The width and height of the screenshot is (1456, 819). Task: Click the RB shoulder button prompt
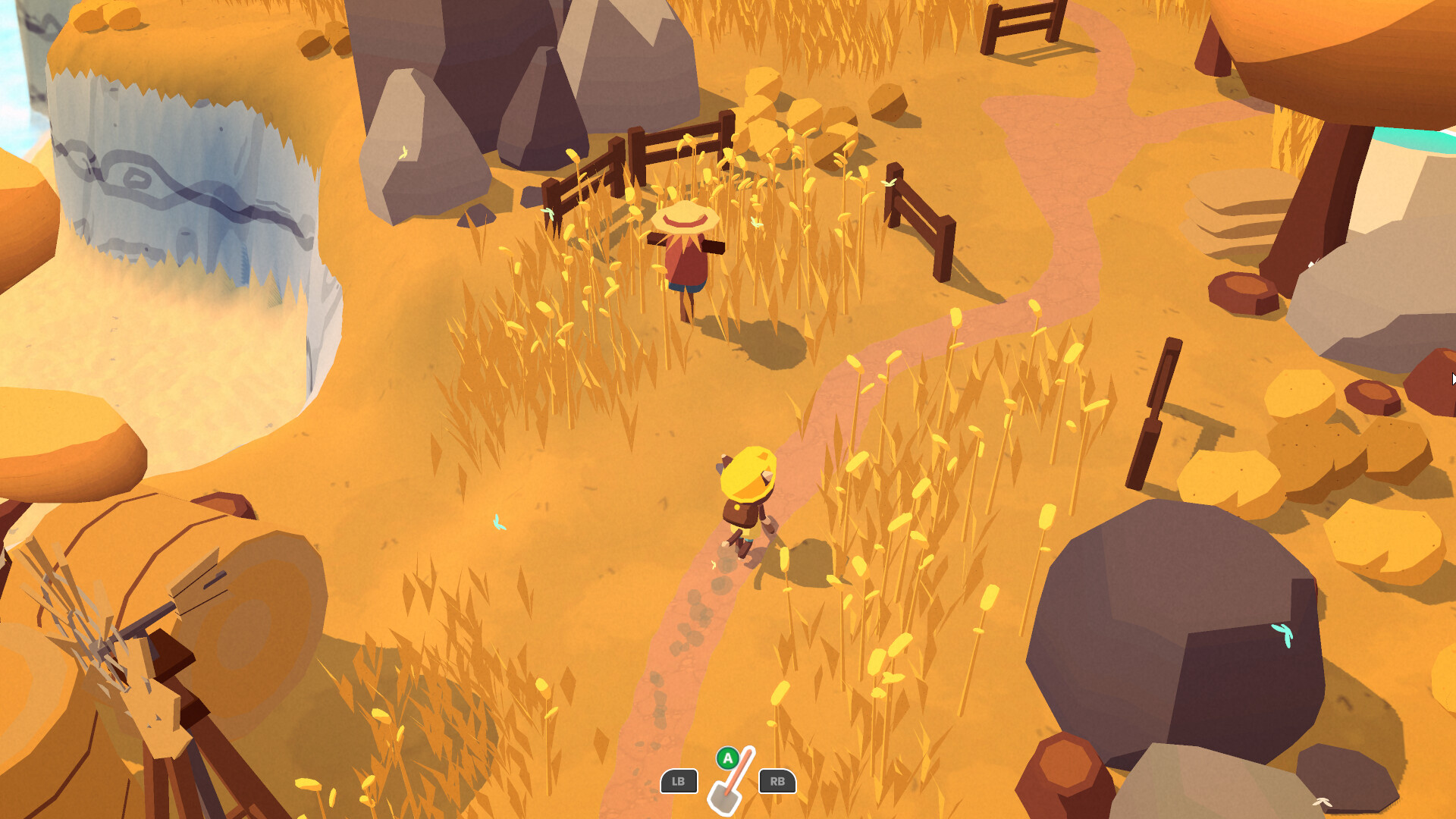(x=777, y=782)
